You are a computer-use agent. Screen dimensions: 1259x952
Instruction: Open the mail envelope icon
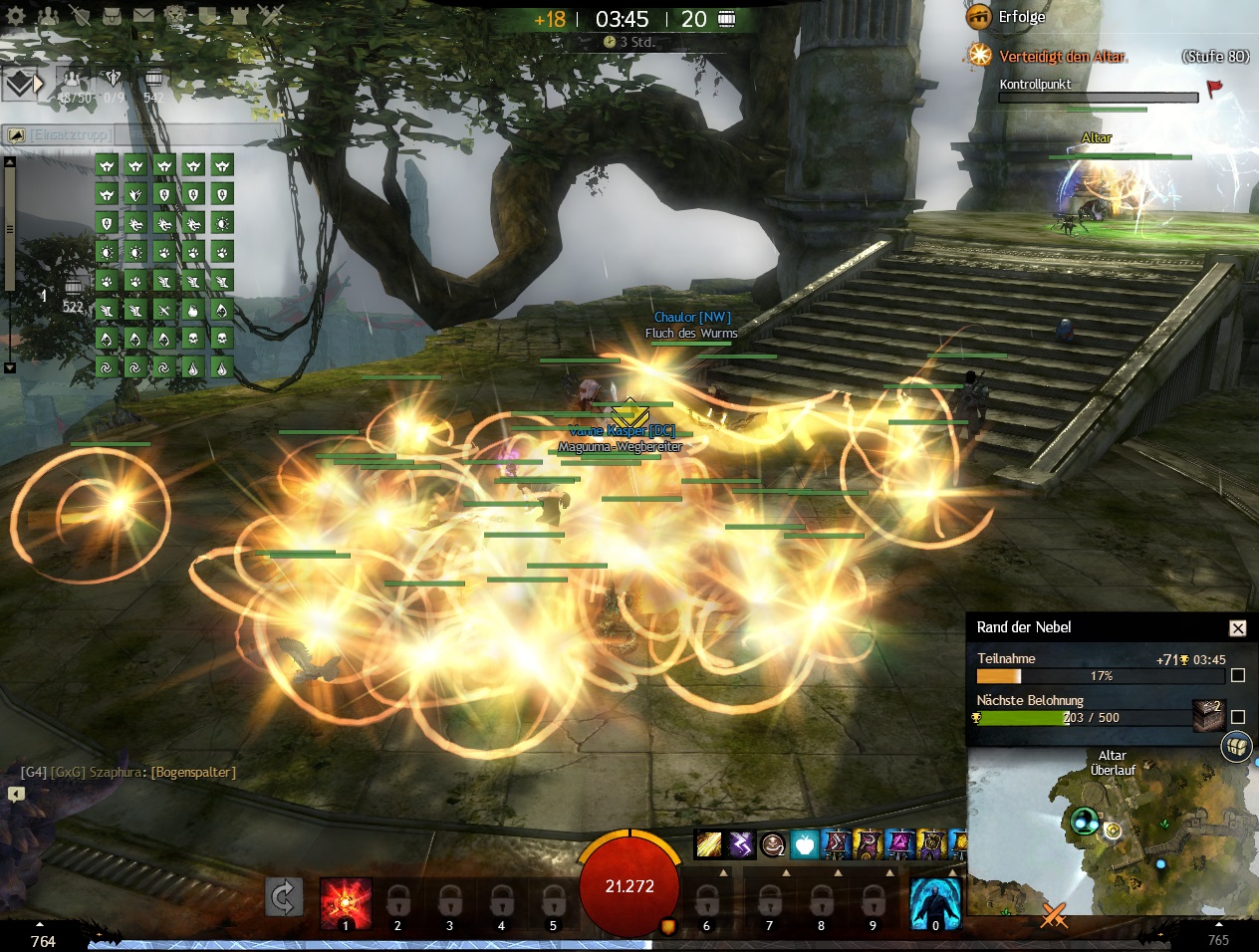[143, 16]
